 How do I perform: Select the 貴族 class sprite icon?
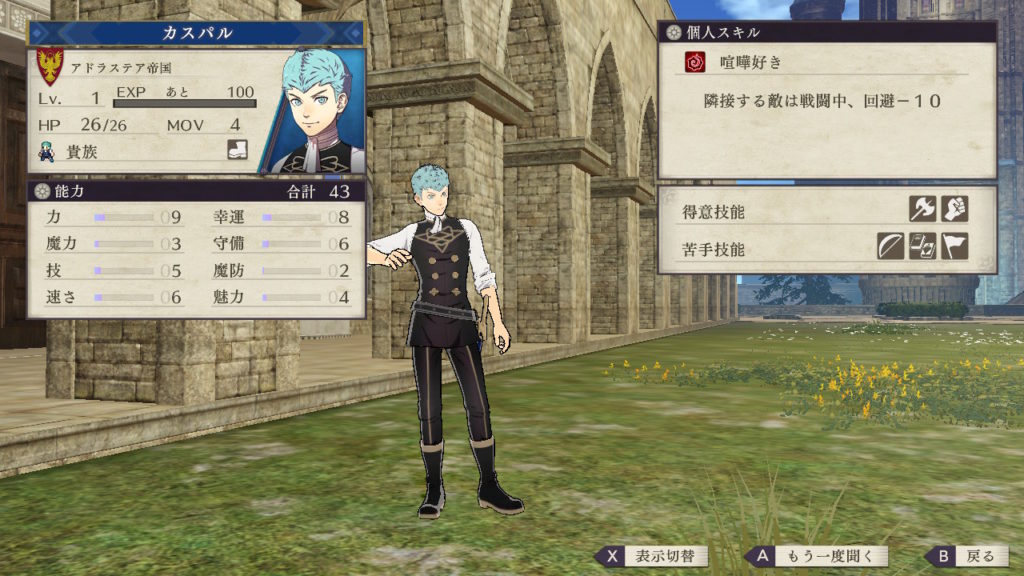tap(46, 151)
